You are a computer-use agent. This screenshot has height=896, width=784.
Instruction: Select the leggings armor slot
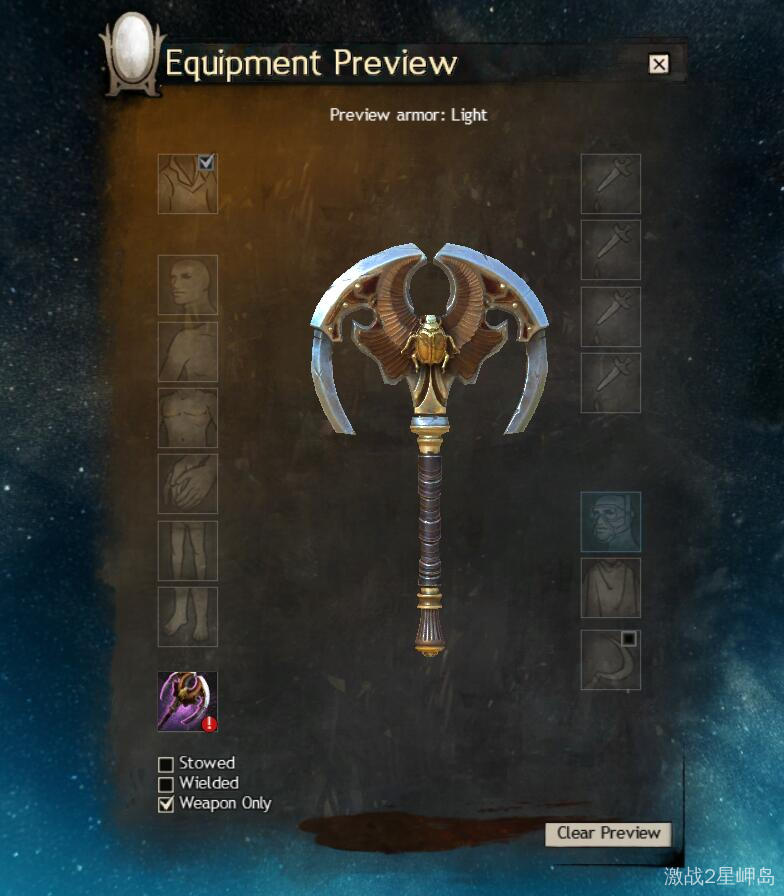[187, 550]
